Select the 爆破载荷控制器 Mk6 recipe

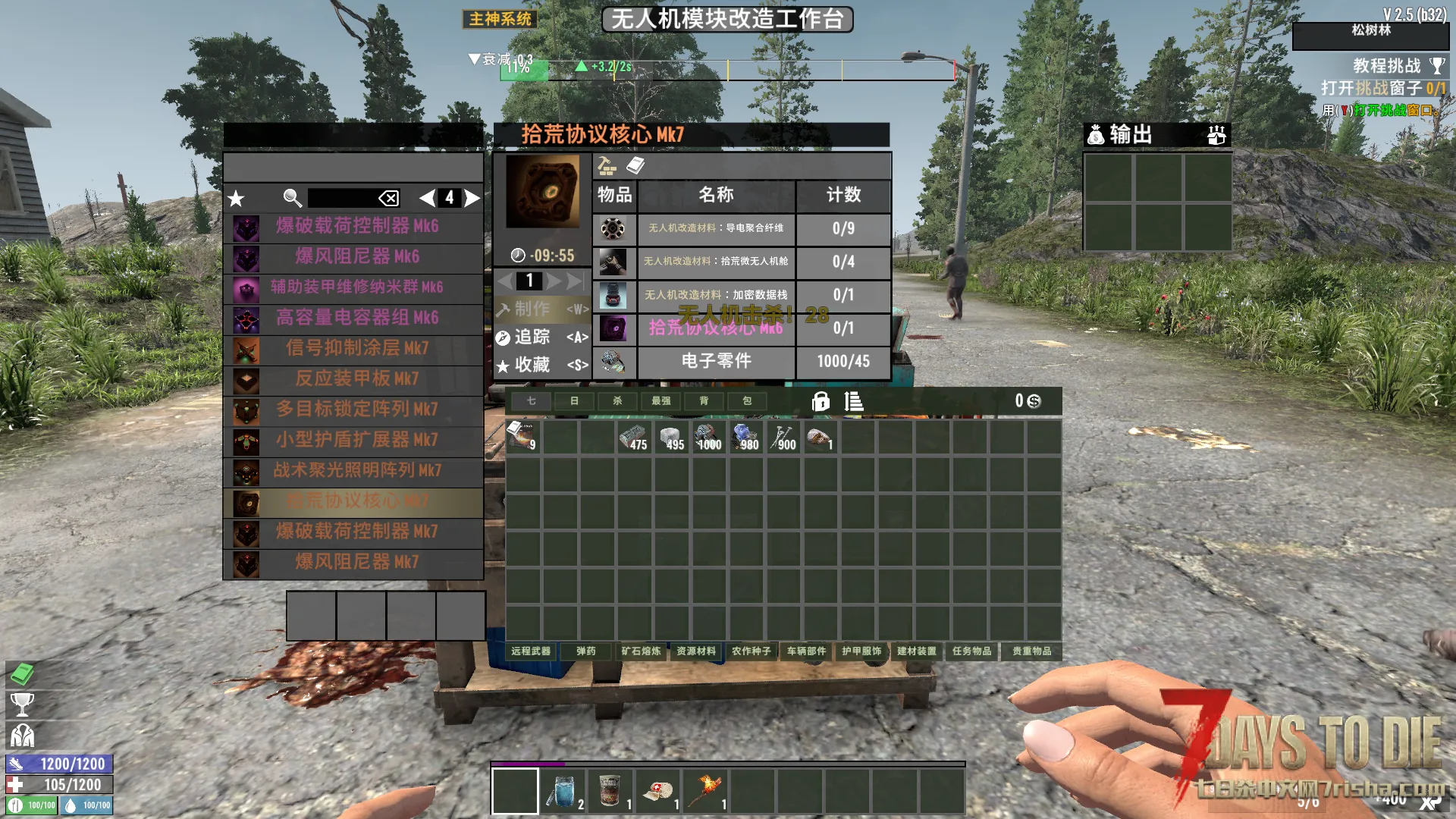(x=356, y=226)
